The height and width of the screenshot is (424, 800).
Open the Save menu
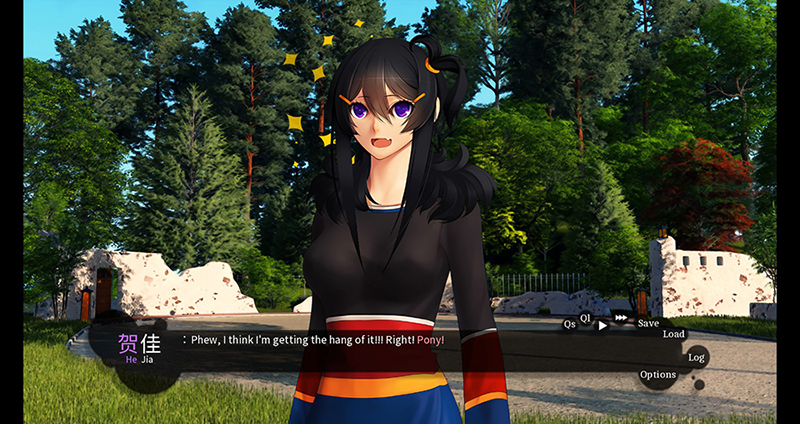tap(648, 323)
